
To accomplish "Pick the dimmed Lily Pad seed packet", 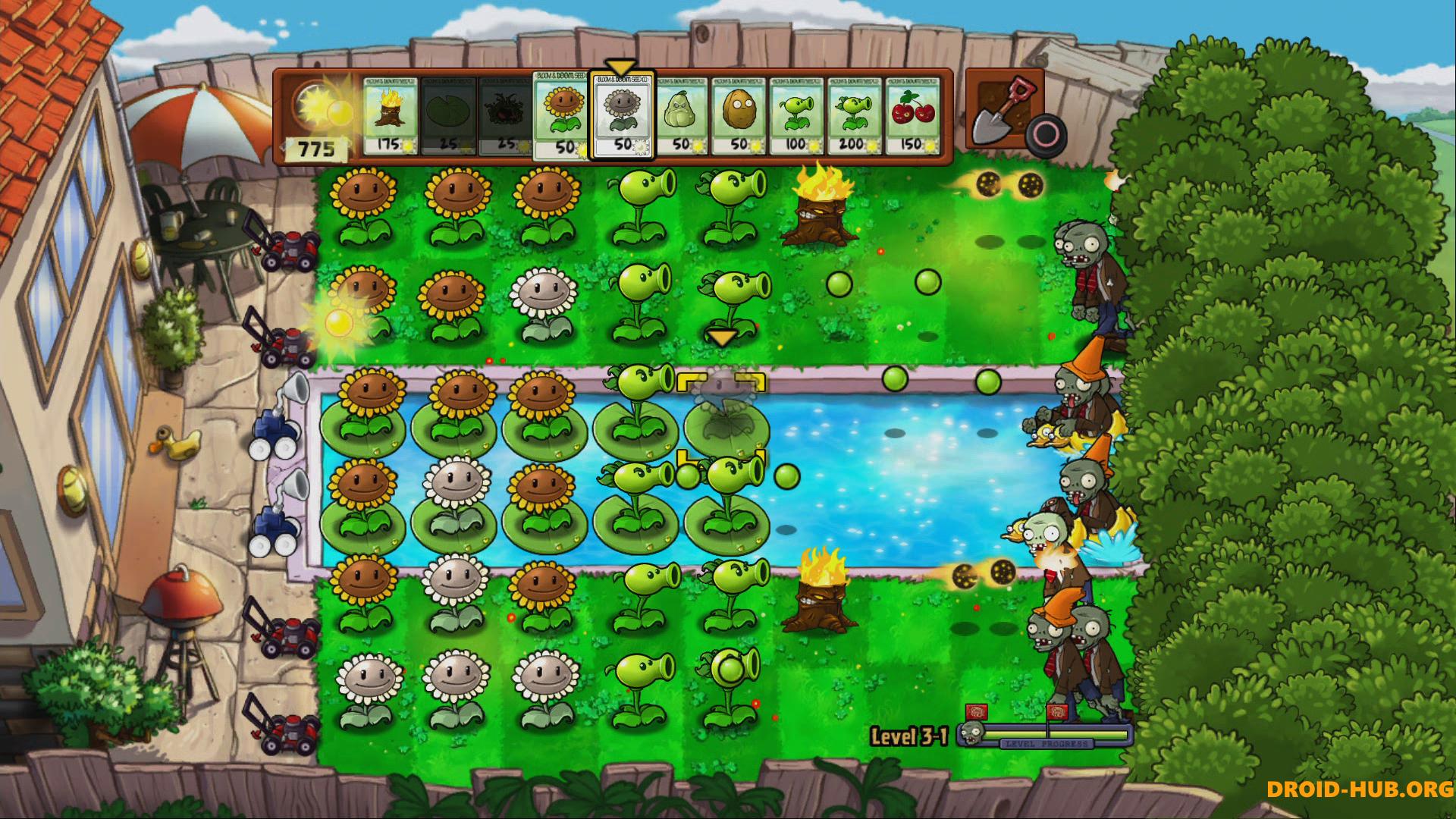I will pyautogui.click(x=448, y=115).
